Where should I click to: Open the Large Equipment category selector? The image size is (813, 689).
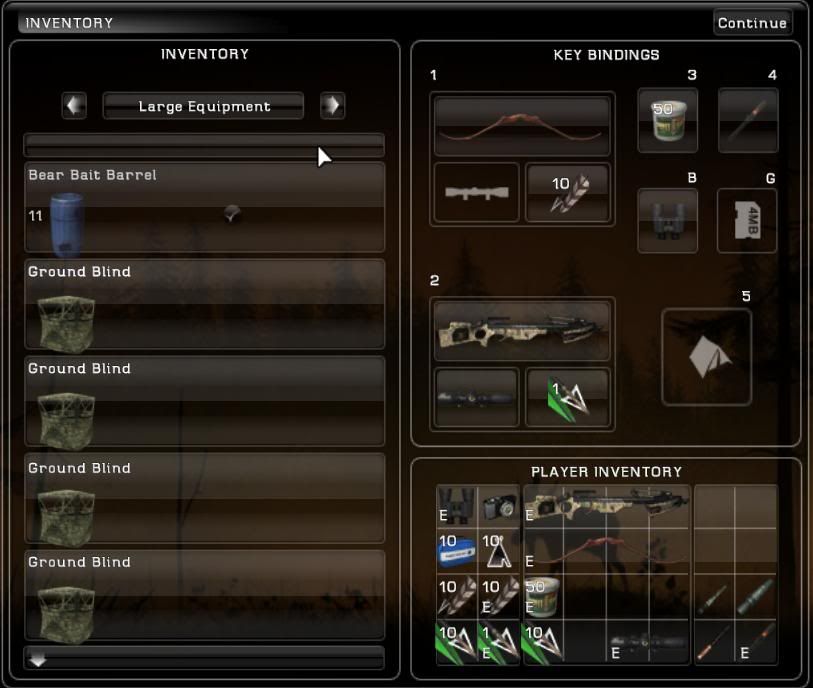pyautogui.click(x=204, y=106)
